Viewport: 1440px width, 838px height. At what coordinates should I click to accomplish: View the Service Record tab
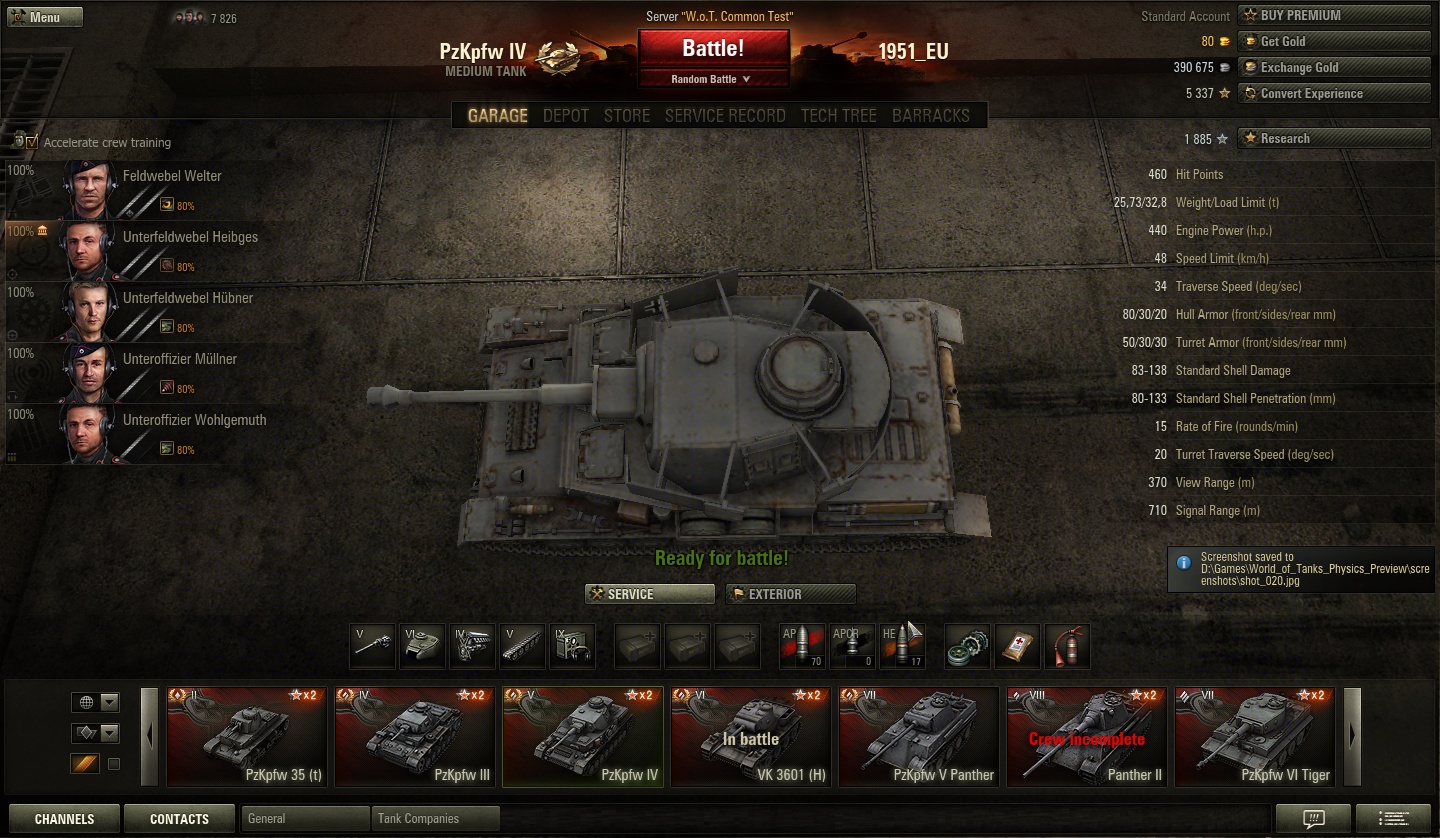pos(725,115)
